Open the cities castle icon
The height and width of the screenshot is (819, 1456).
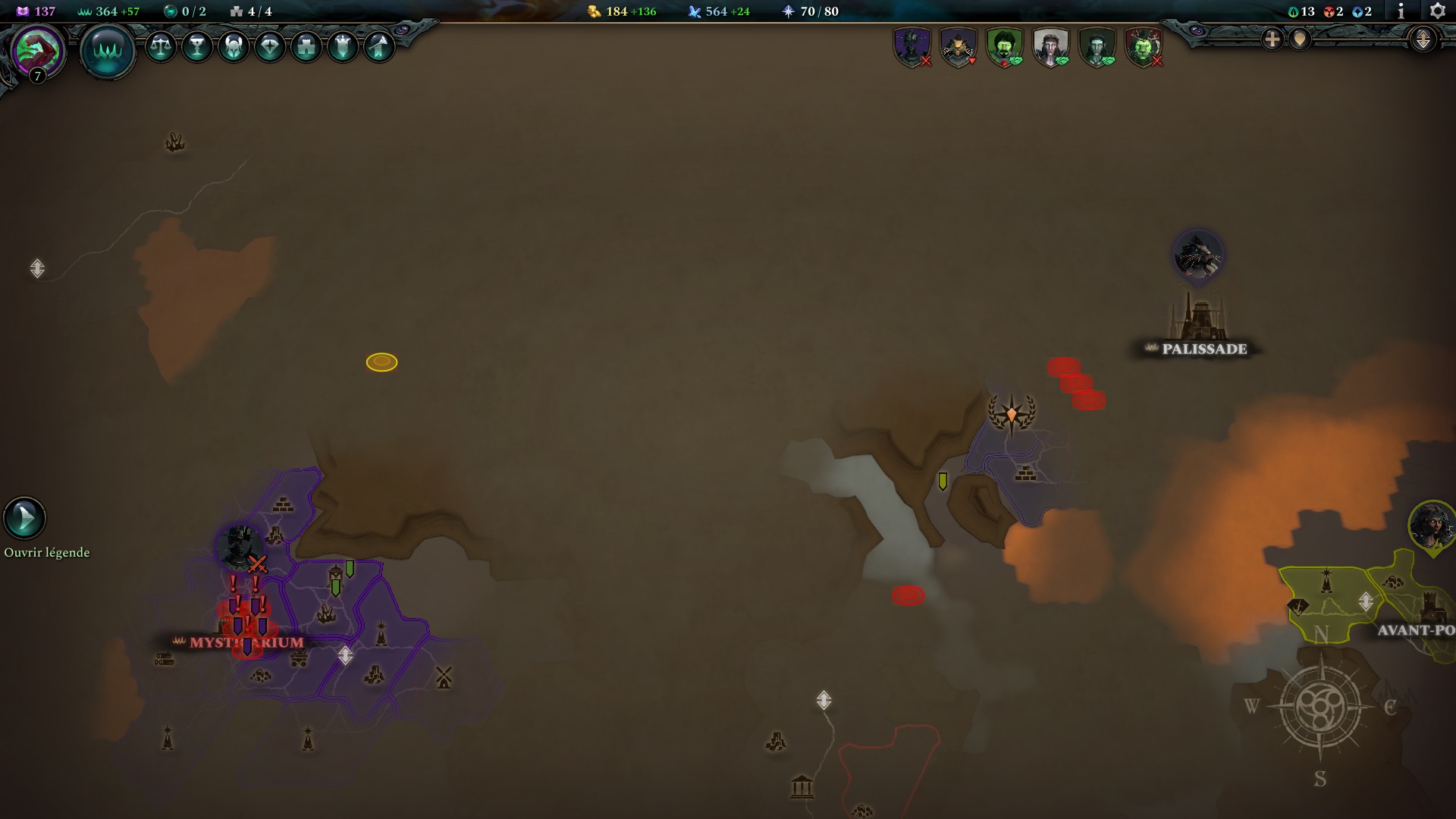(x=306, y=47)
